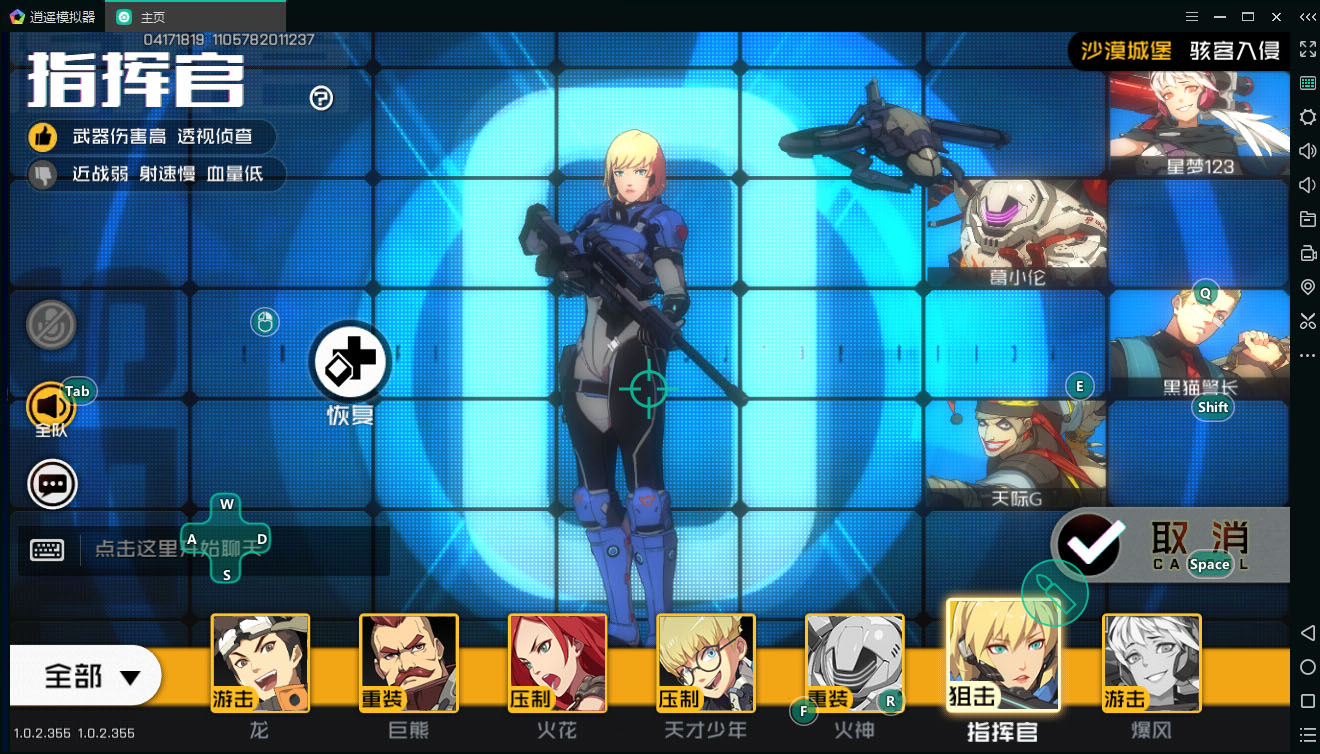Image resolution: width=1320 pixels, height=754 pixels.
Task: Open the 全部 hero filter dropdown
Action: point(87,677)
